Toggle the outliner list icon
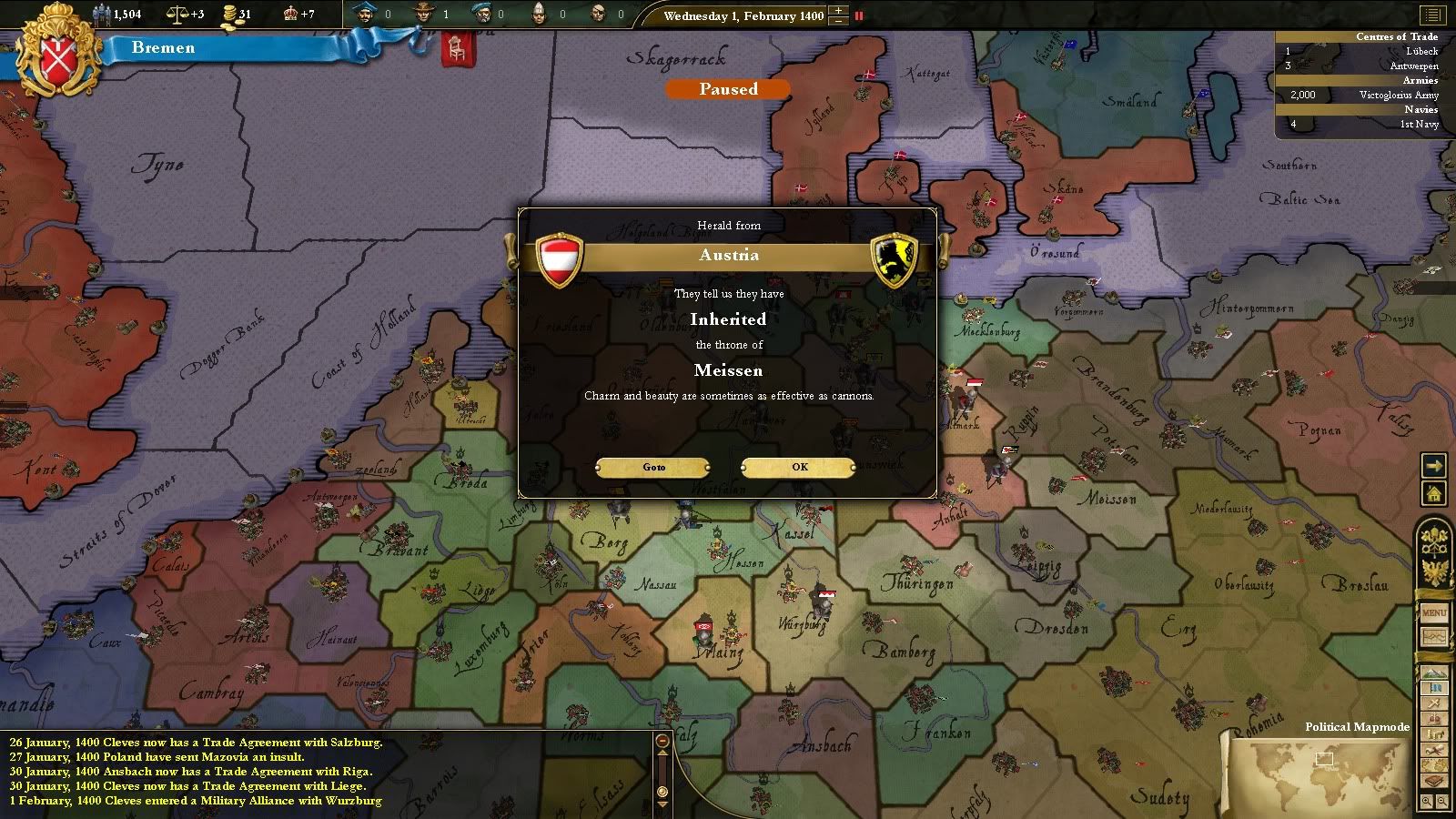1456x819 pixels. point(1432,15)
